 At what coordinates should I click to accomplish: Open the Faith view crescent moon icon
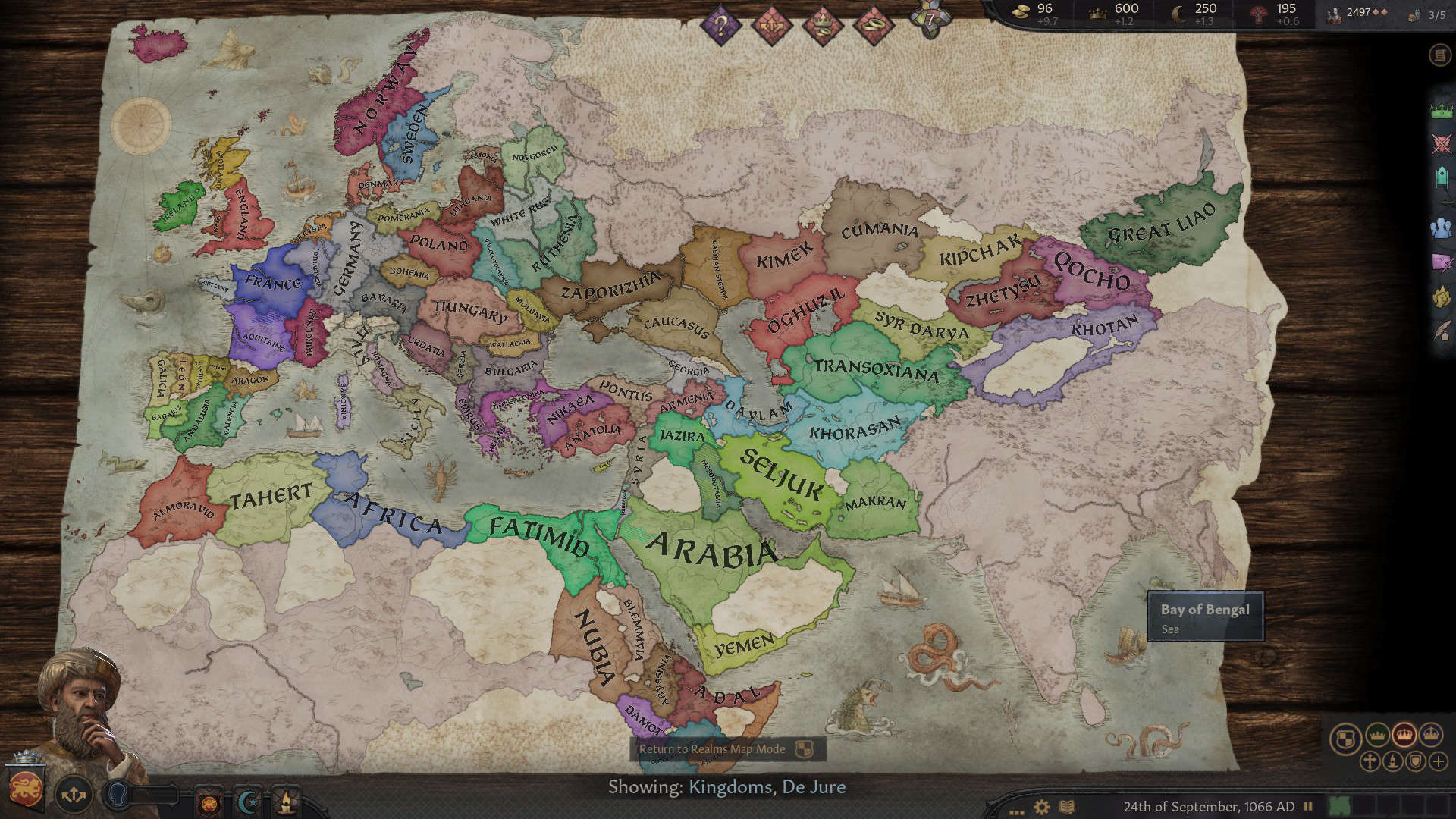(247, 803)
